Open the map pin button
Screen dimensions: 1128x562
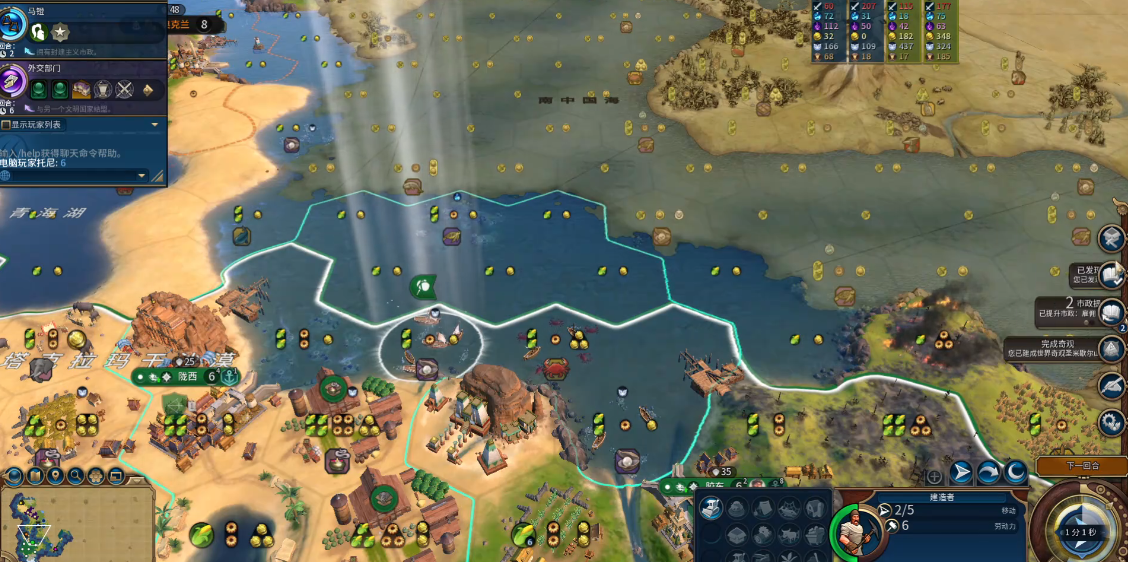click(56, 476)
